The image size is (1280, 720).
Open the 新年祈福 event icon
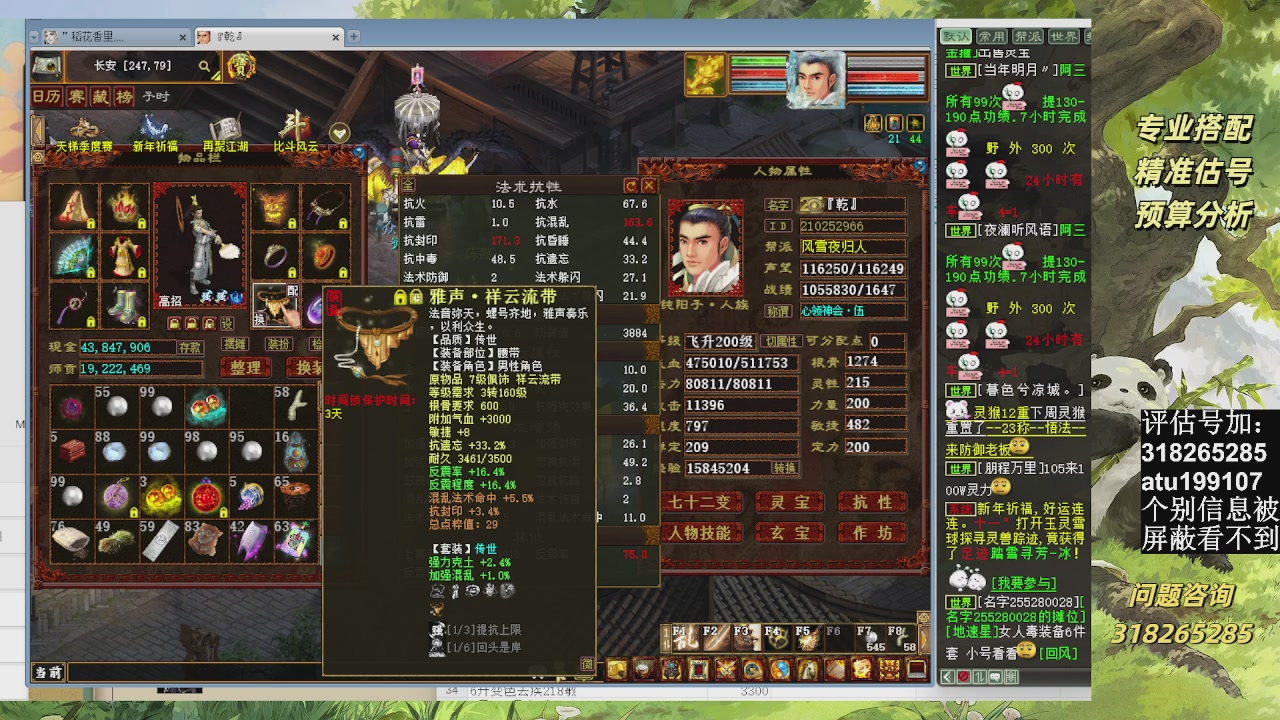(157, 125)
